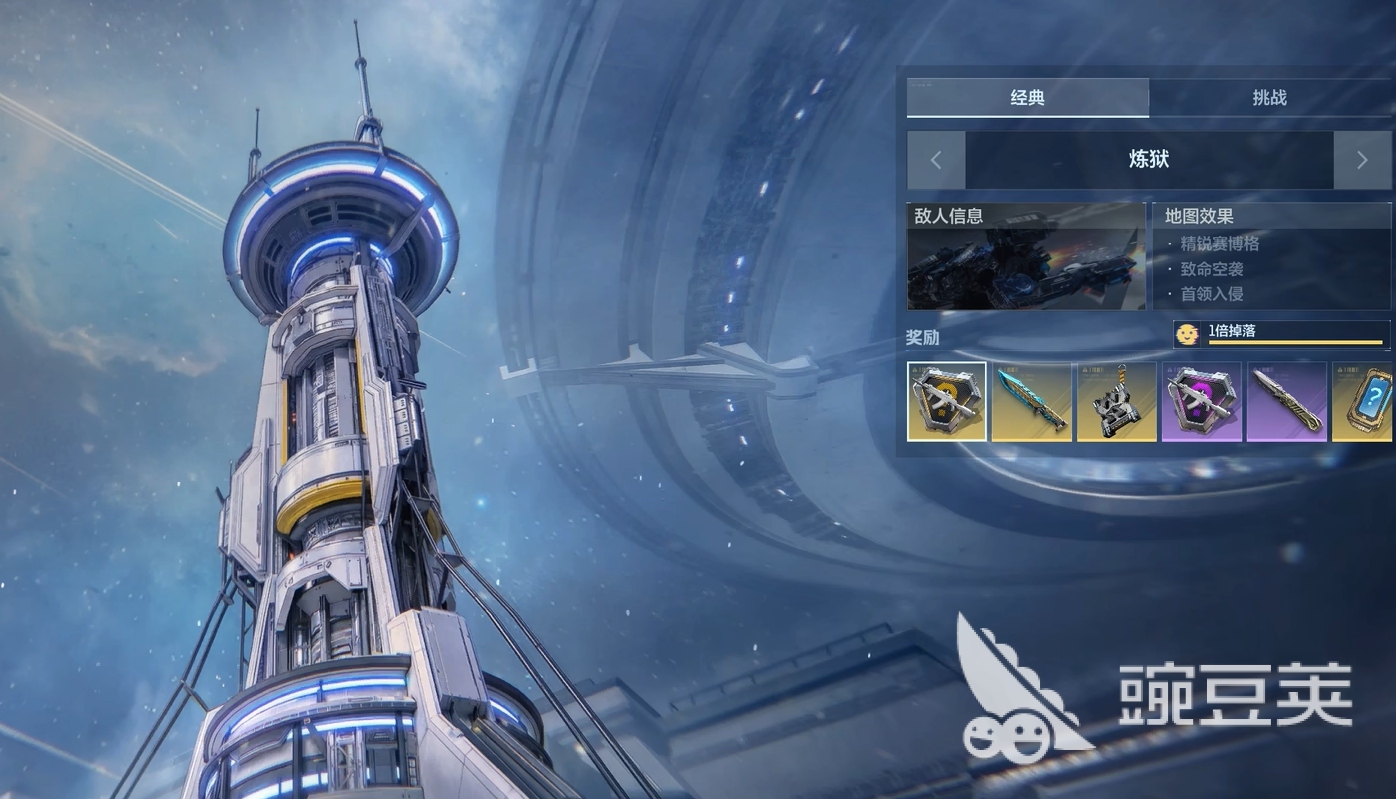Inspect the gold keychain charm reward
Image resolution: width=1396 pixels, height=799 pixels.
pyautogui.click(x=1116, y=401)
